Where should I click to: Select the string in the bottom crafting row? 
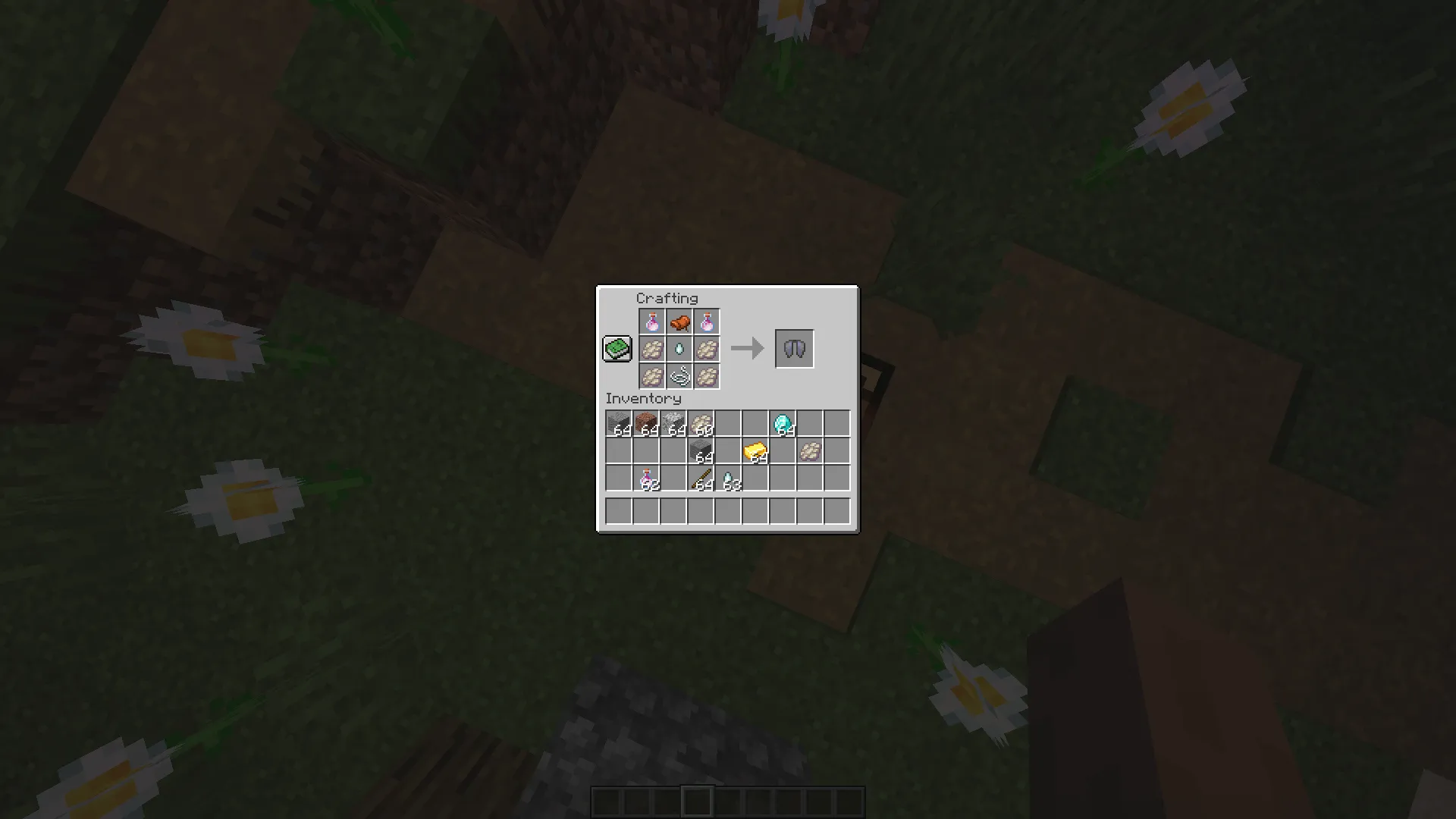[x=680, y=376]
